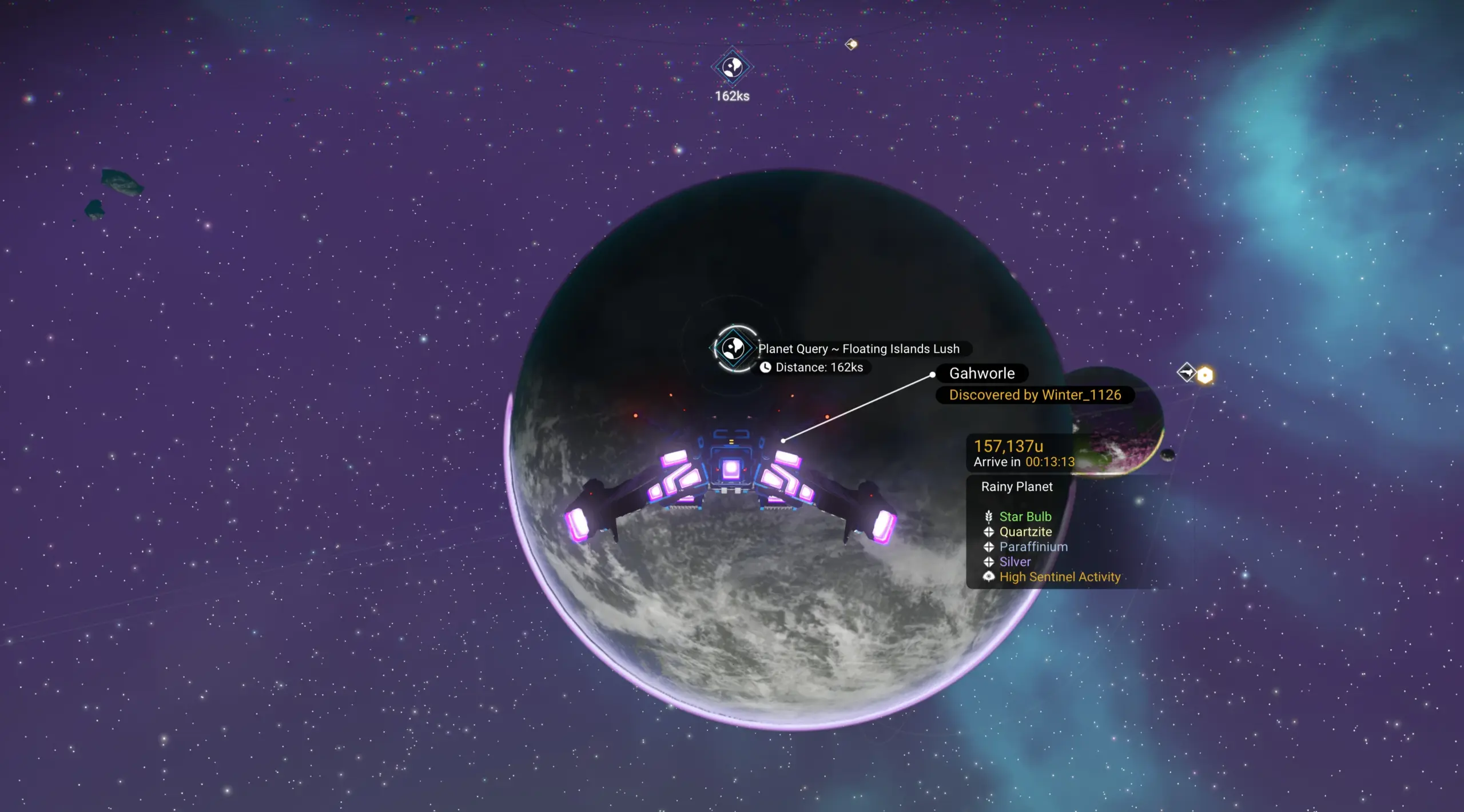Image resolution: width=1464 pixels, height=812 pixels.
Task: Click the glowing gold hexagon marker
Action: coord(1205,375)
